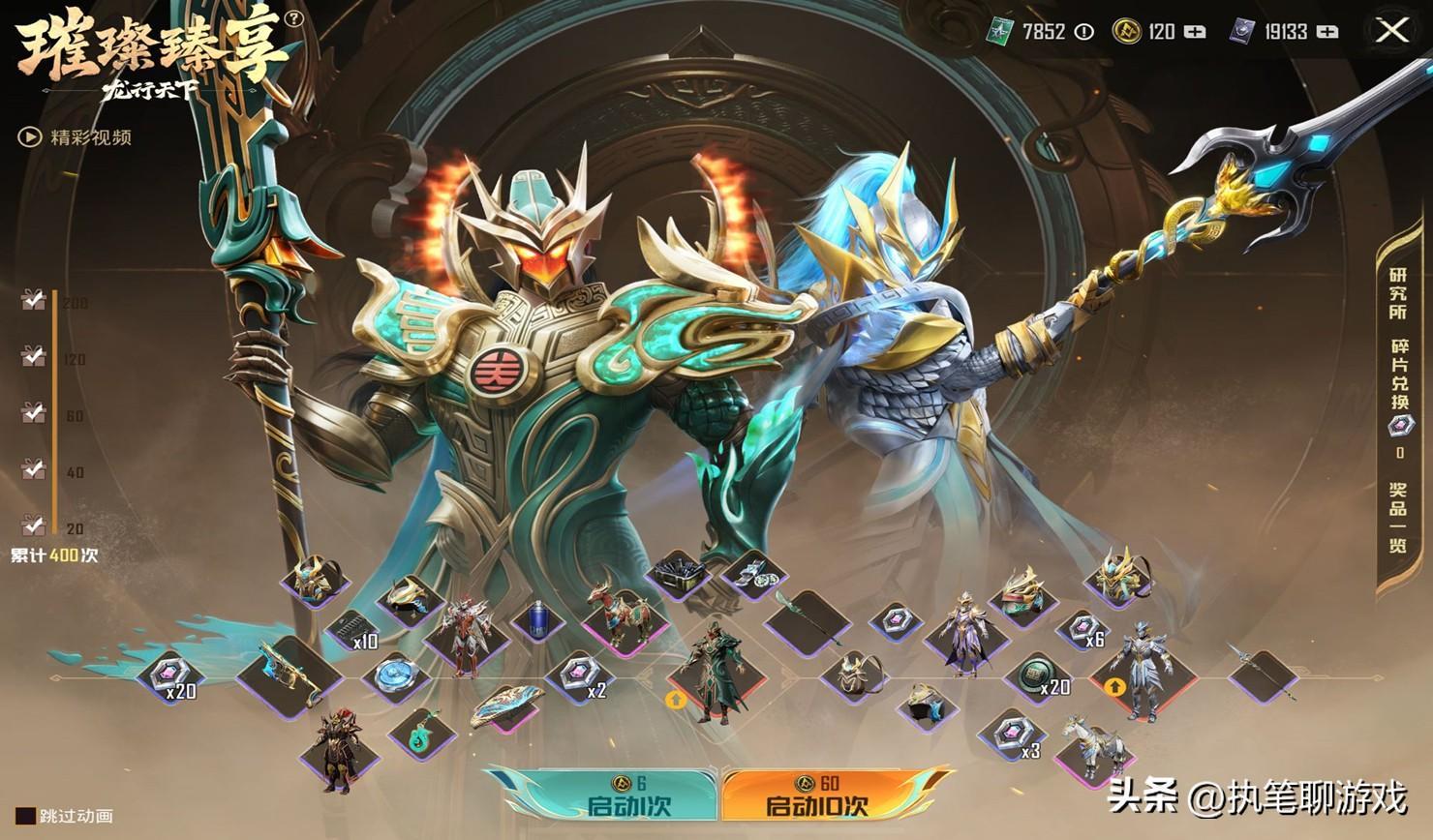View the 奖品一览 prize list

[x=1397, y=518]
